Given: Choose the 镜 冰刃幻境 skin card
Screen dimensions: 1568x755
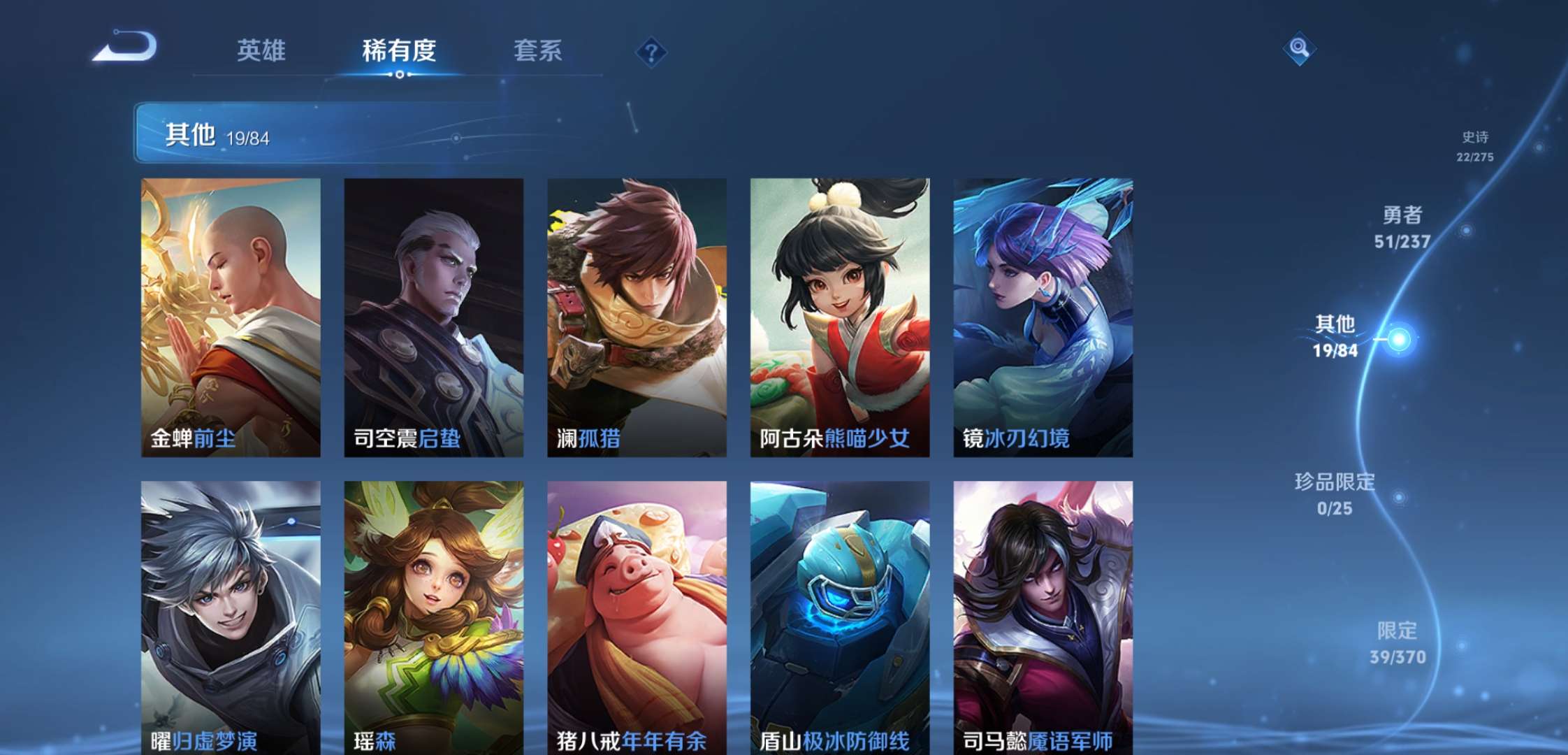Looking at the screenshot, I should point(1043,317).
